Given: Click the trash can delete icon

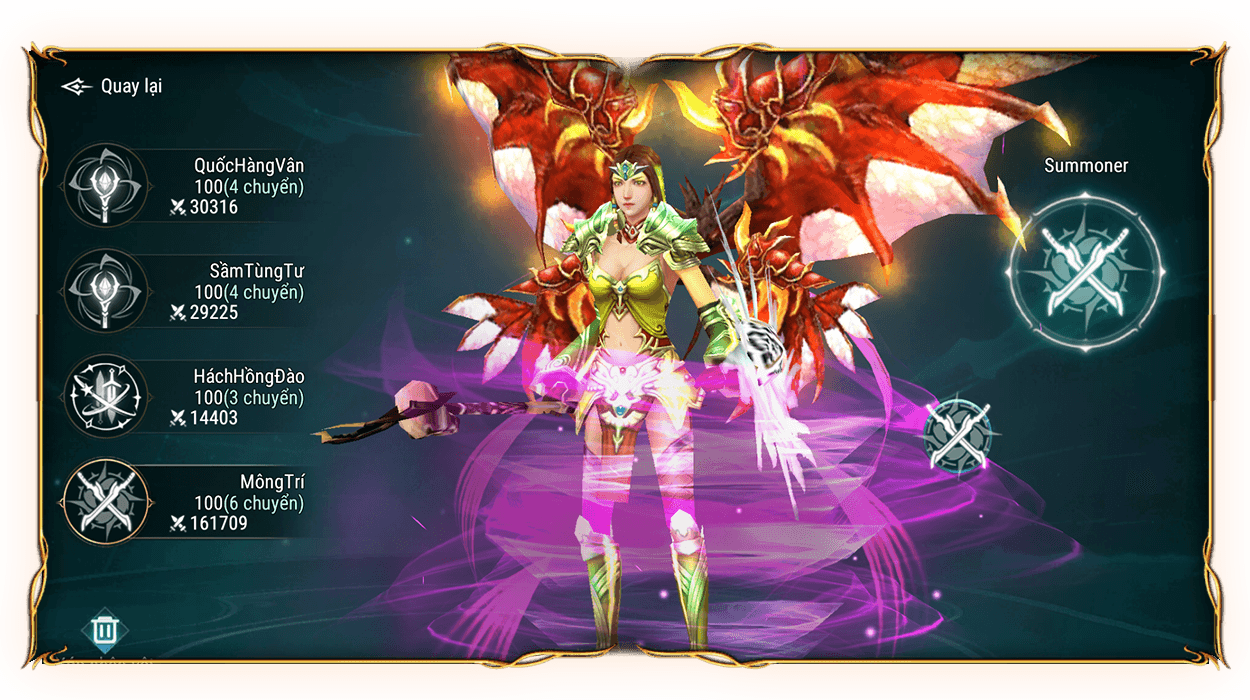Looking at the screenshot, I should click(x=104, y=630).
